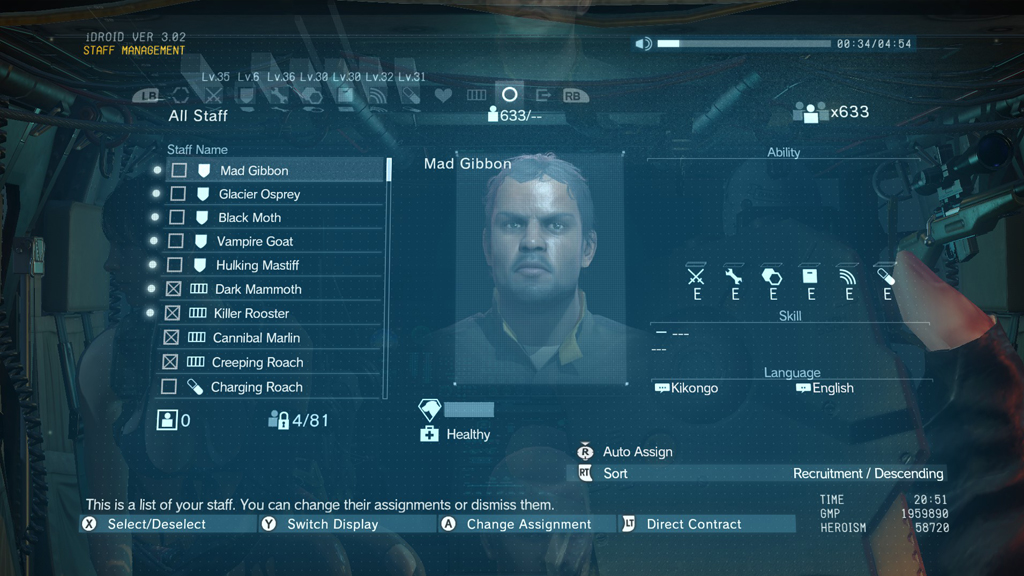Uncheck the Dark Mammoth checkbox

point(174,289)
